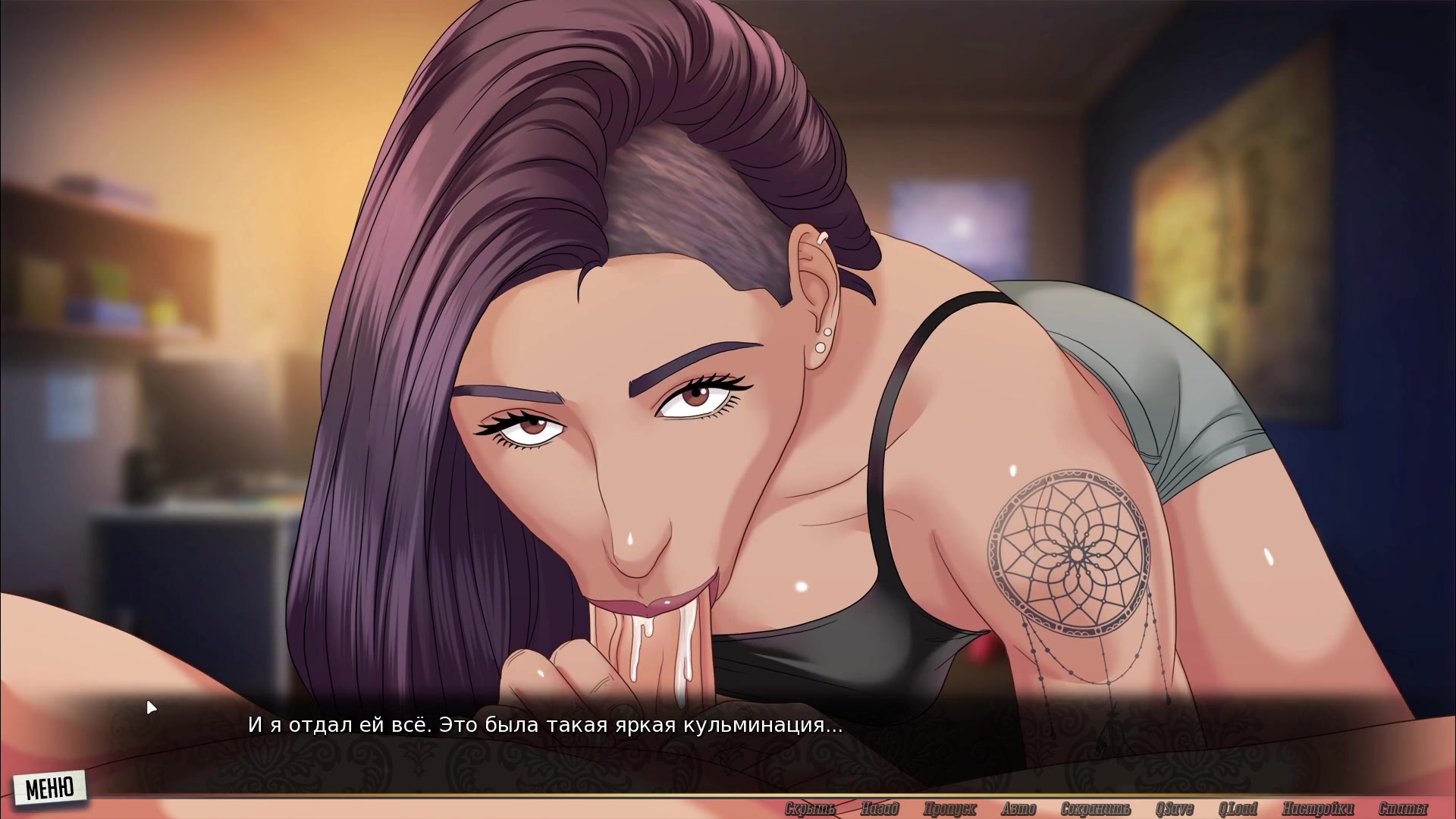Open the Сохранить save screen
The height and width of the screenshot is (819, 1456).
coord(1095,809)
